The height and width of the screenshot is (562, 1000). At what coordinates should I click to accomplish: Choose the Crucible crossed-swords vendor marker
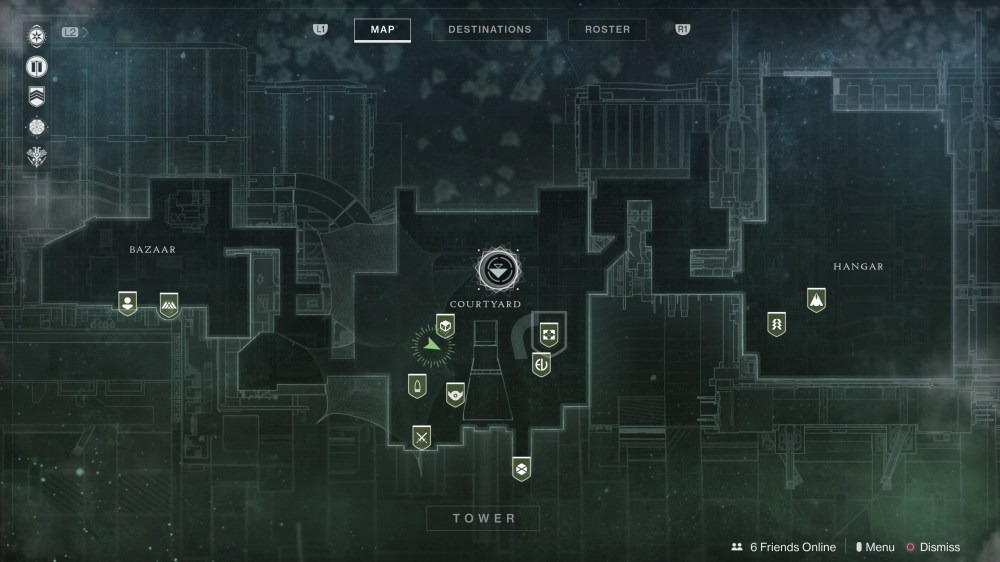pos(422,437)
